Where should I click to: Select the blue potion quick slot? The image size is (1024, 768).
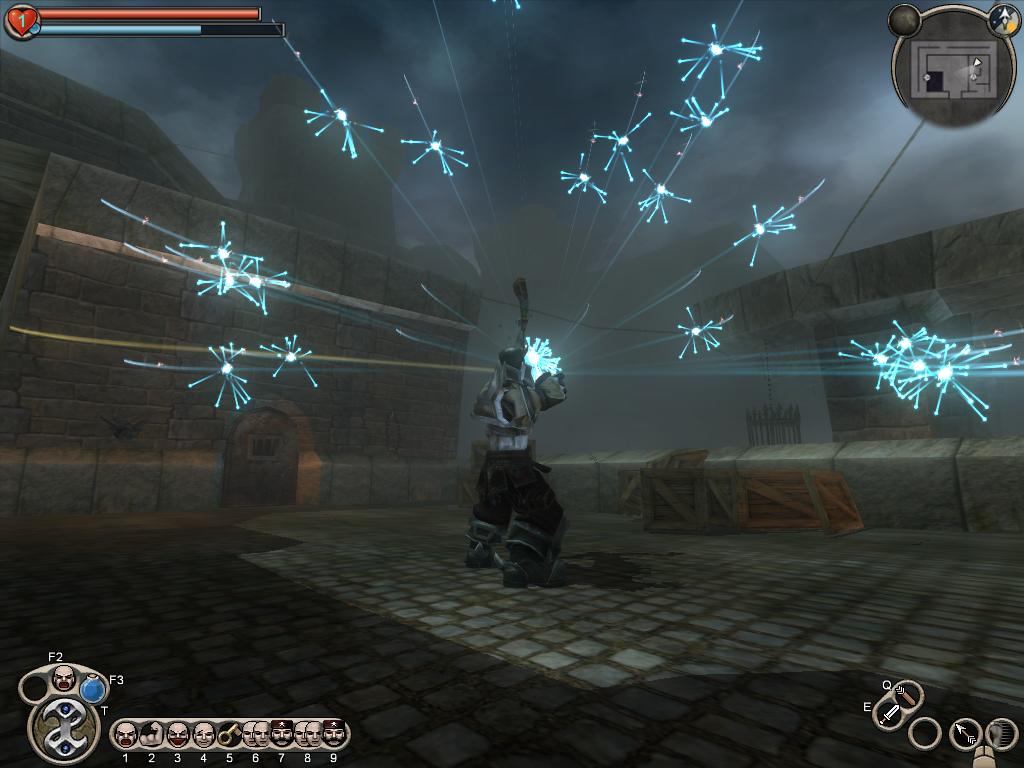tap(93, 689)
